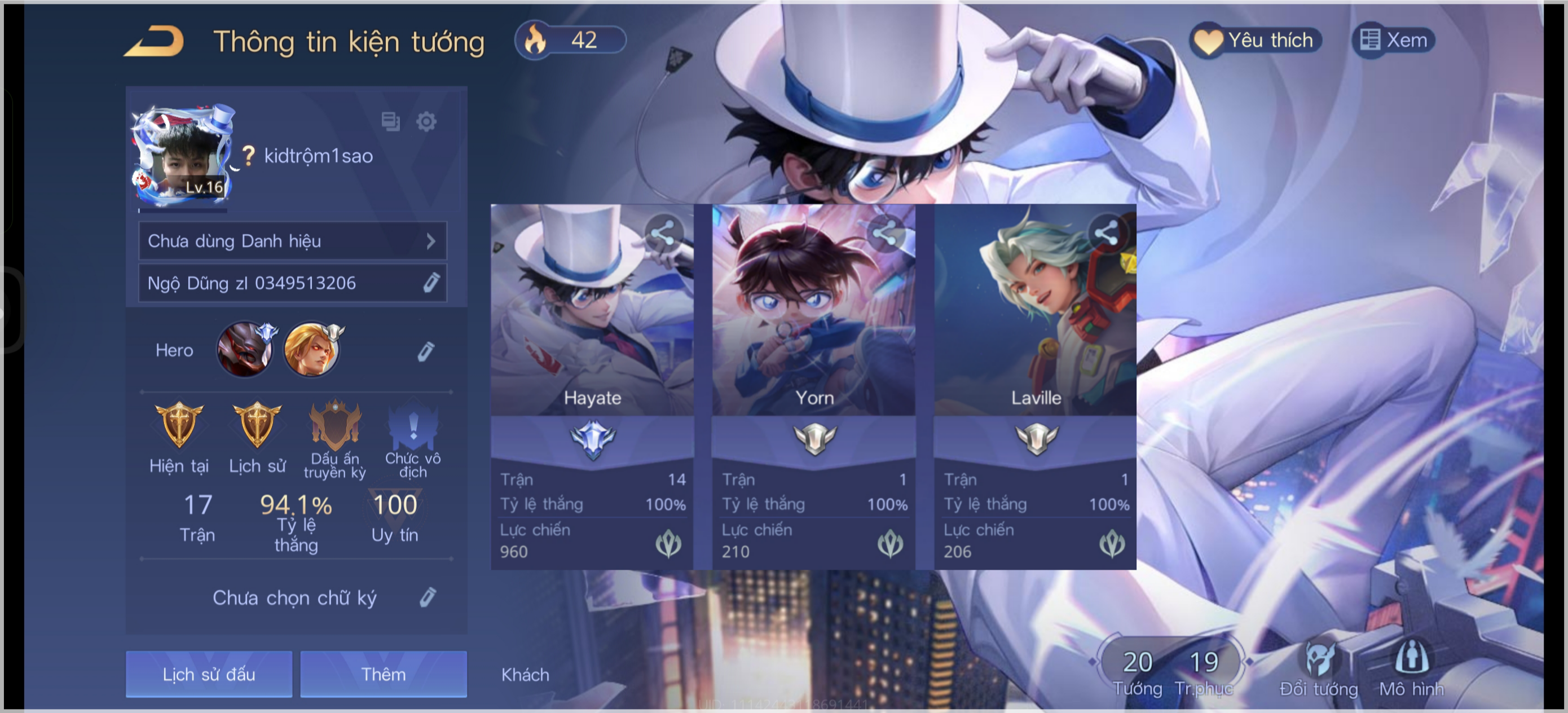Edit the Ngộ Dũng signature line

(x=431, y=283)
